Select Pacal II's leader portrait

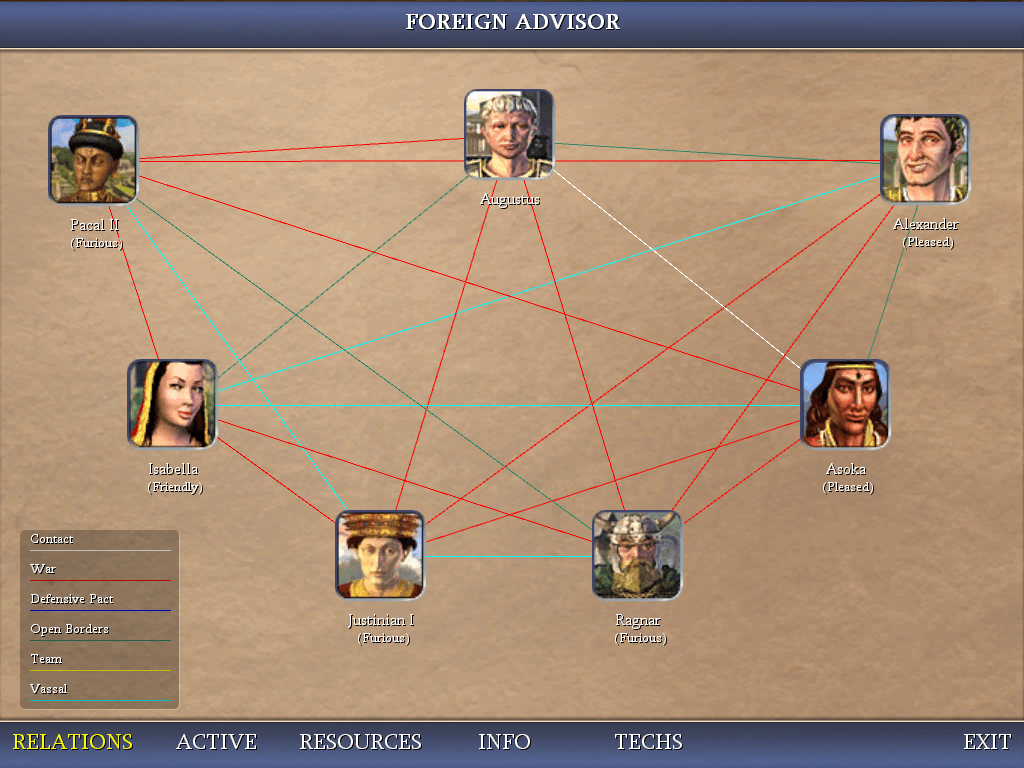coord(93,160)
